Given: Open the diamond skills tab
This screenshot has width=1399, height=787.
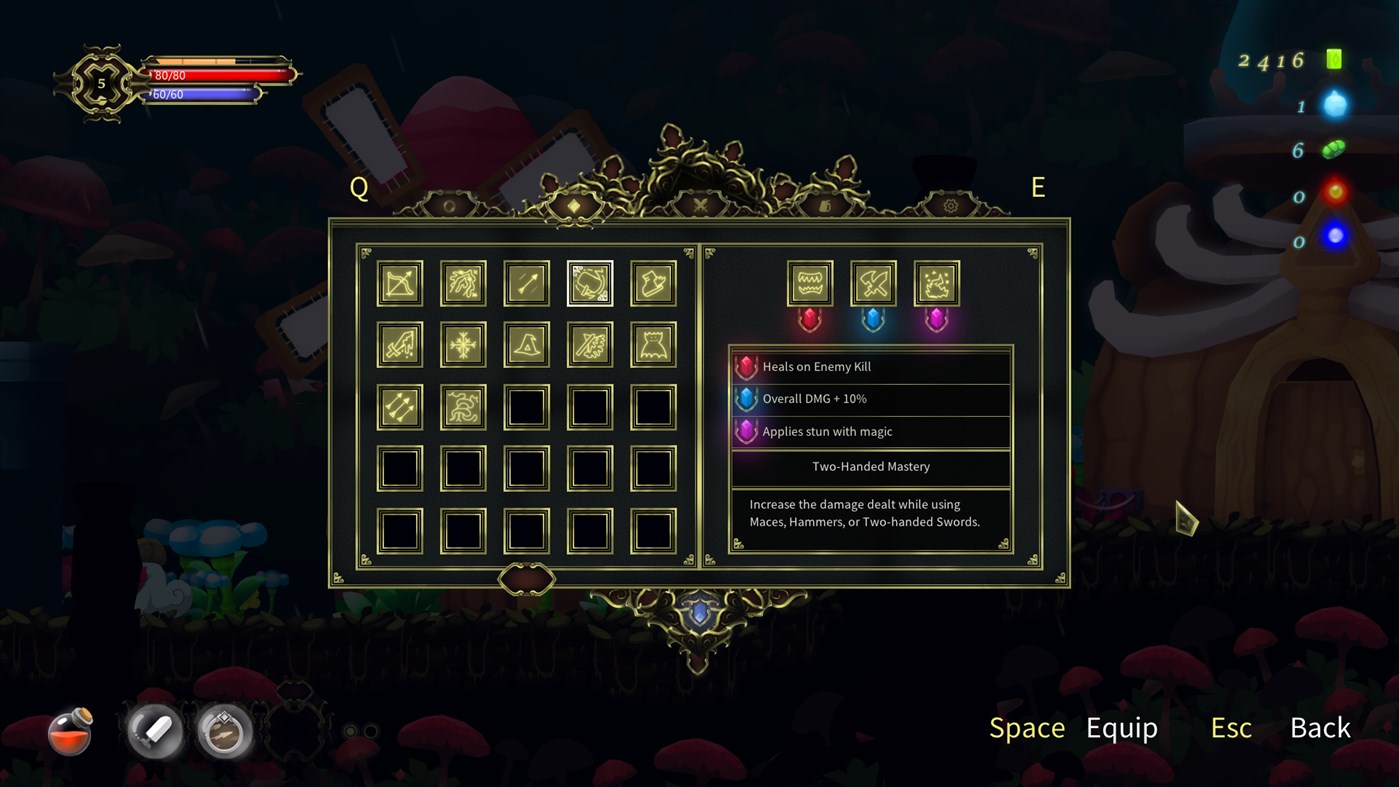Looking at the screenshot, I should (x=574, y=206).
